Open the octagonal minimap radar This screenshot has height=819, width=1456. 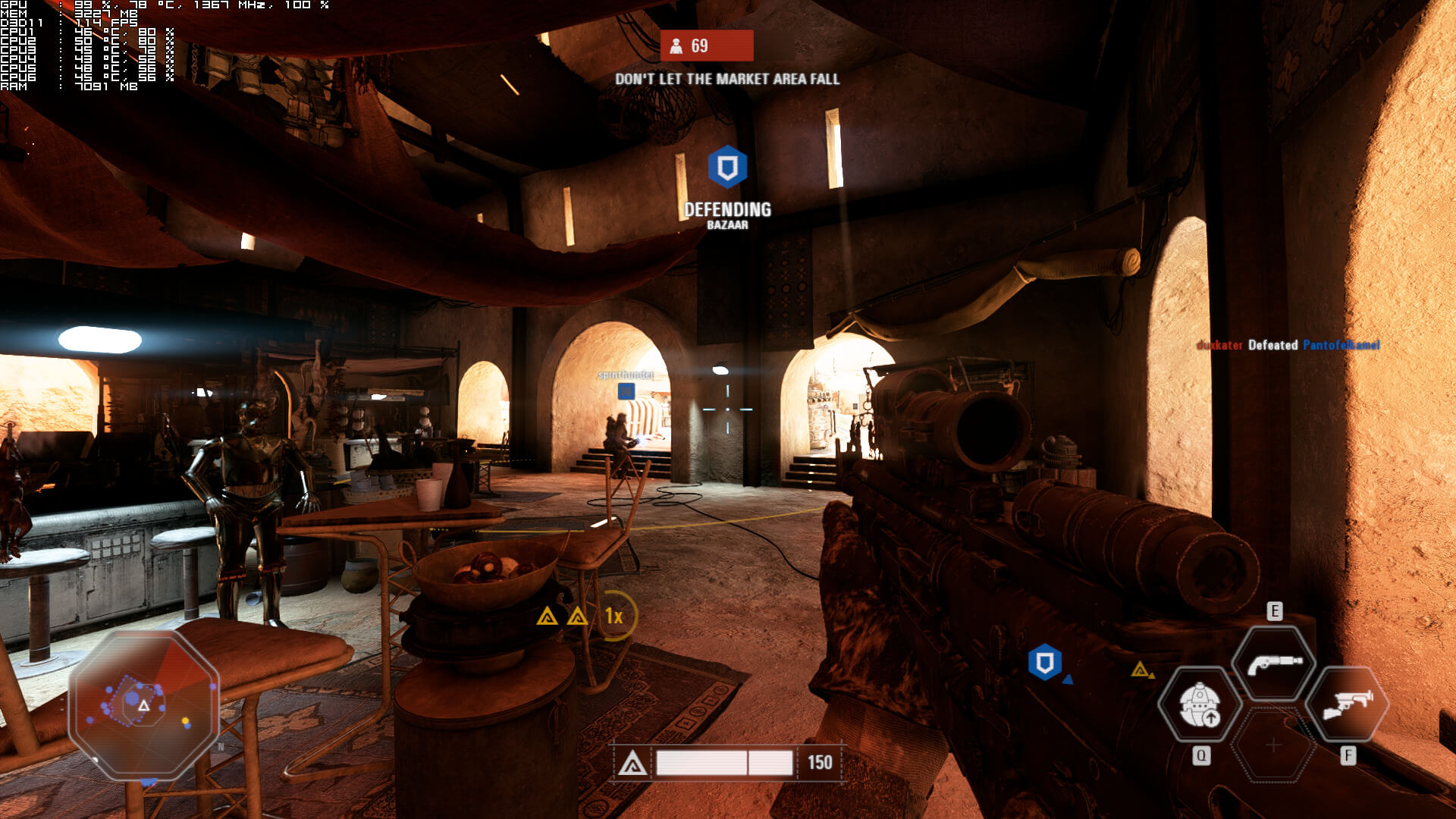point(144,705)
